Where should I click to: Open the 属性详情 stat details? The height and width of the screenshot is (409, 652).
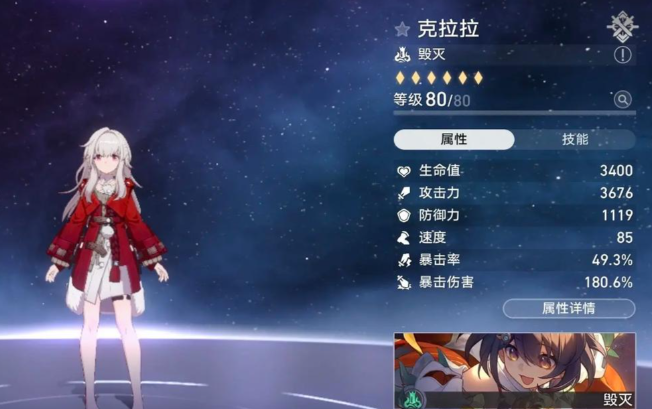568,308
